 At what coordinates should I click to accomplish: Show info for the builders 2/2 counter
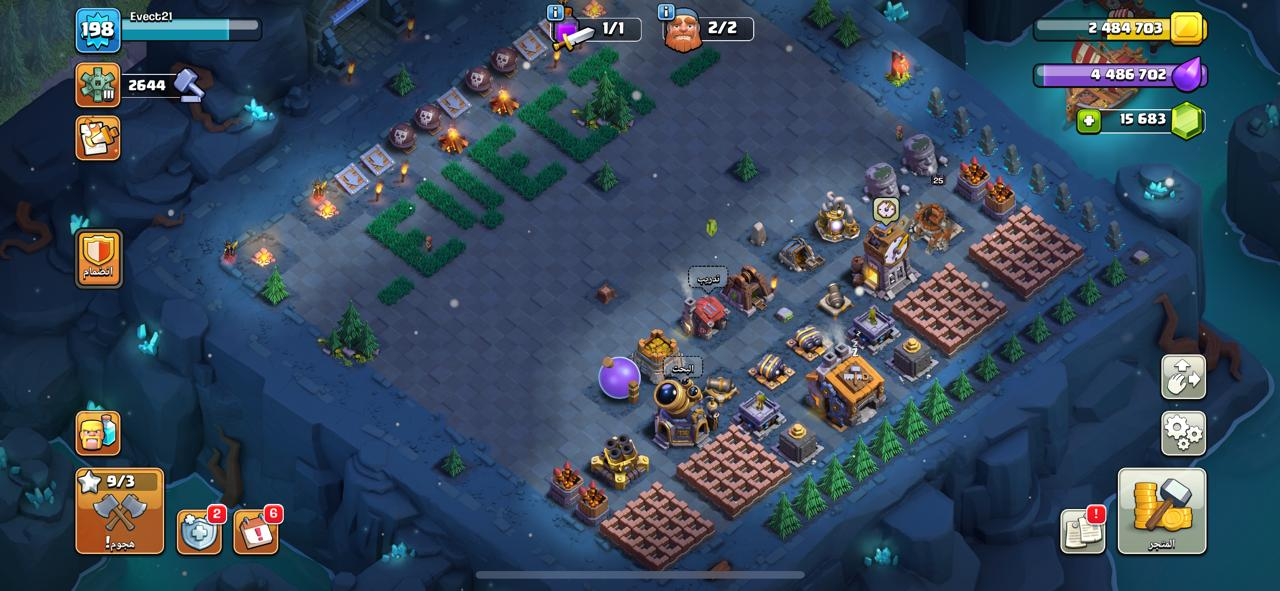666,12
